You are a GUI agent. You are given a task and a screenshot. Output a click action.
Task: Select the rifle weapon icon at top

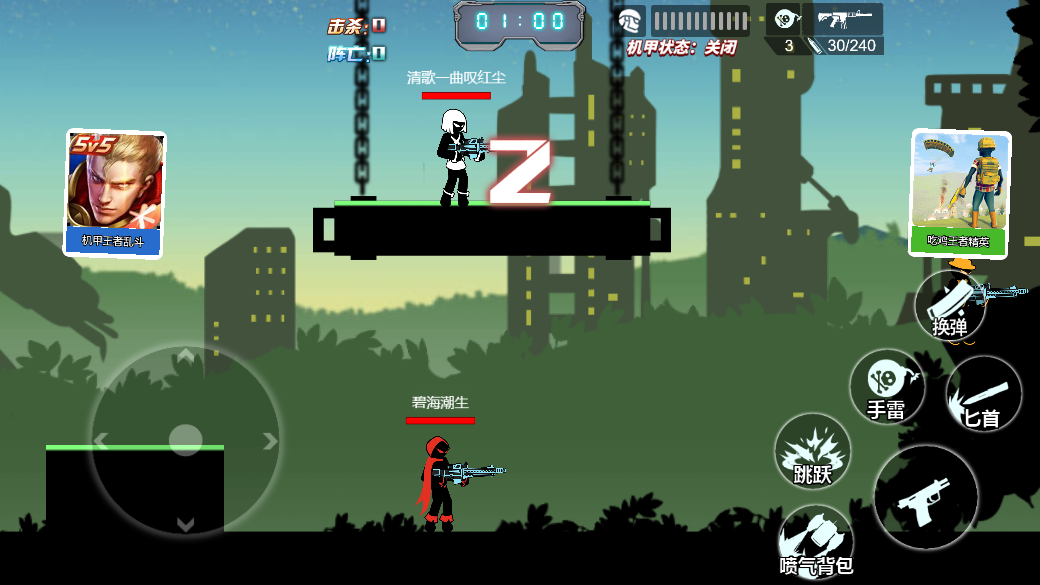[x=843, y=18]
